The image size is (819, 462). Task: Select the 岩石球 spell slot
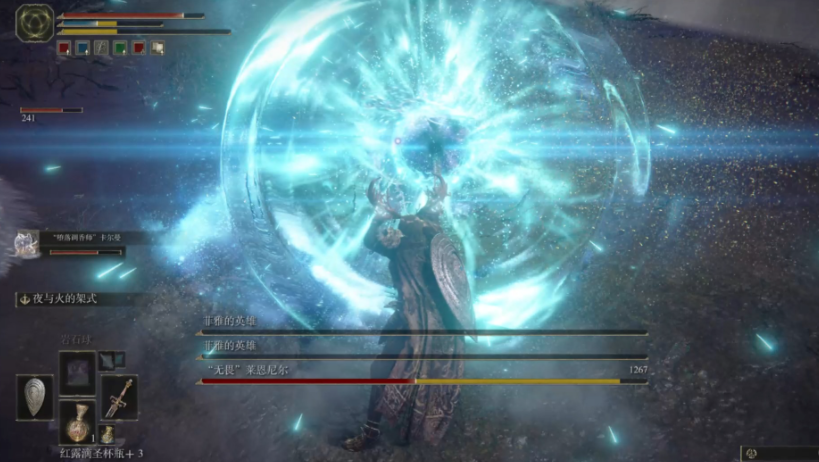click(x=77, y=373)
